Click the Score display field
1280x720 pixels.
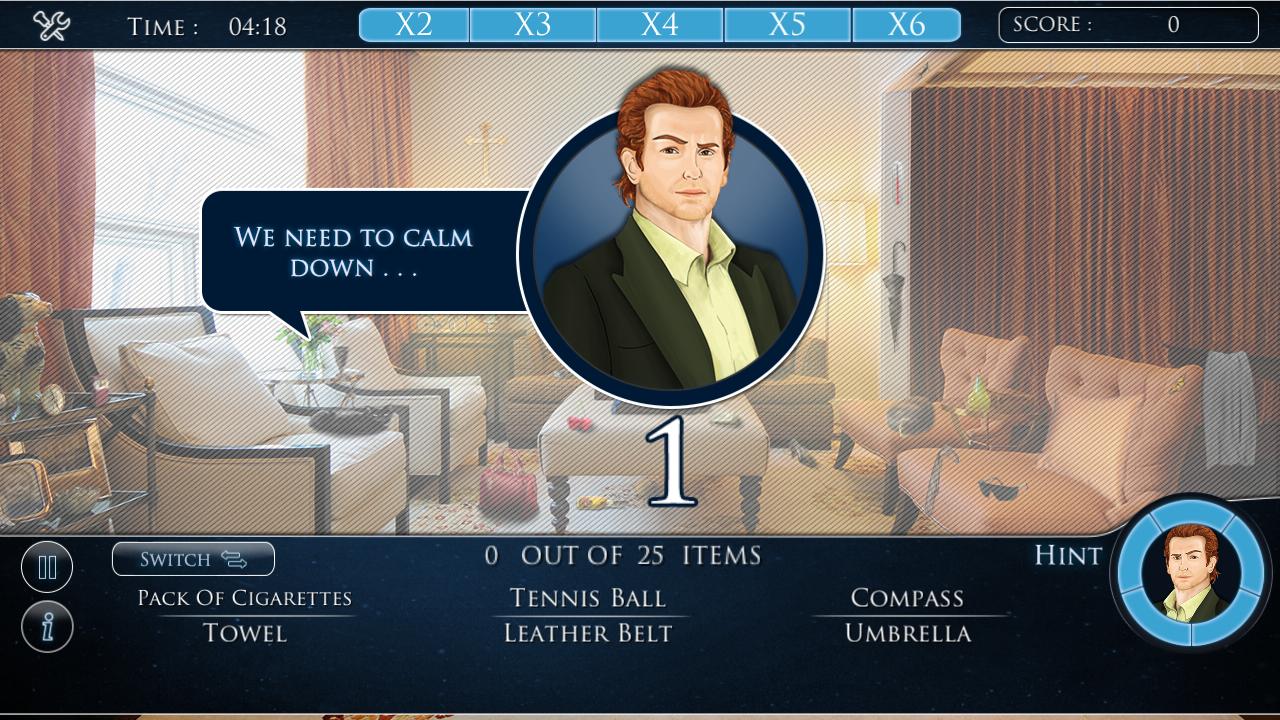pos(1128,24)
